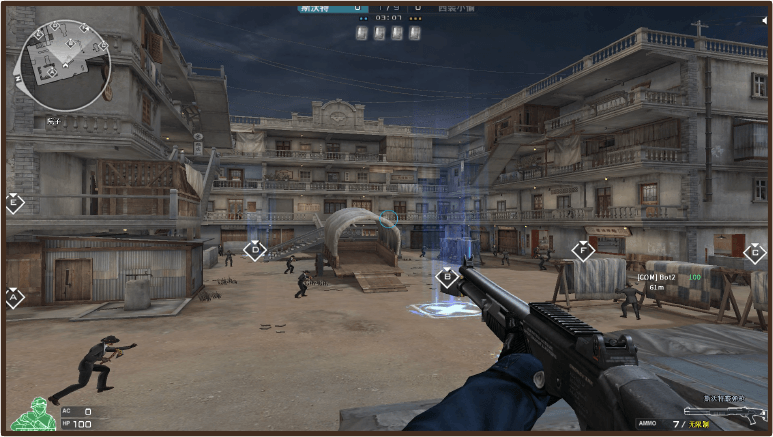Select waypoint marker D
773x437 pixels.
[x=256, y=249]
